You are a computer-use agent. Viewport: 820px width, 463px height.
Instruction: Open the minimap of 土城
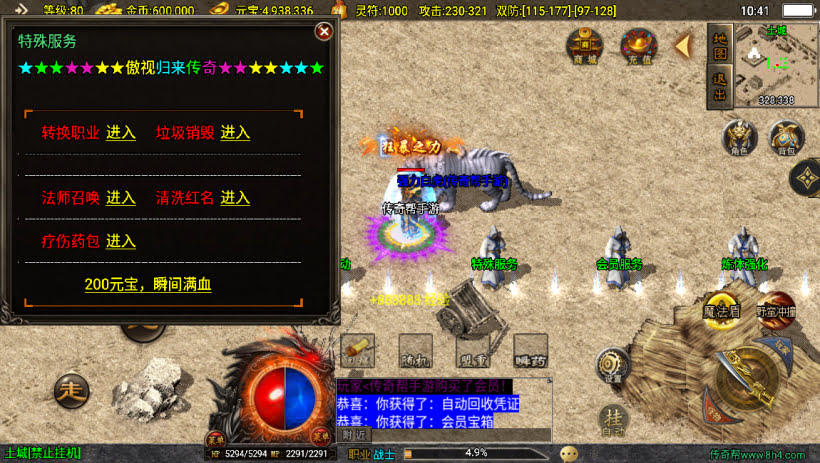776,63
